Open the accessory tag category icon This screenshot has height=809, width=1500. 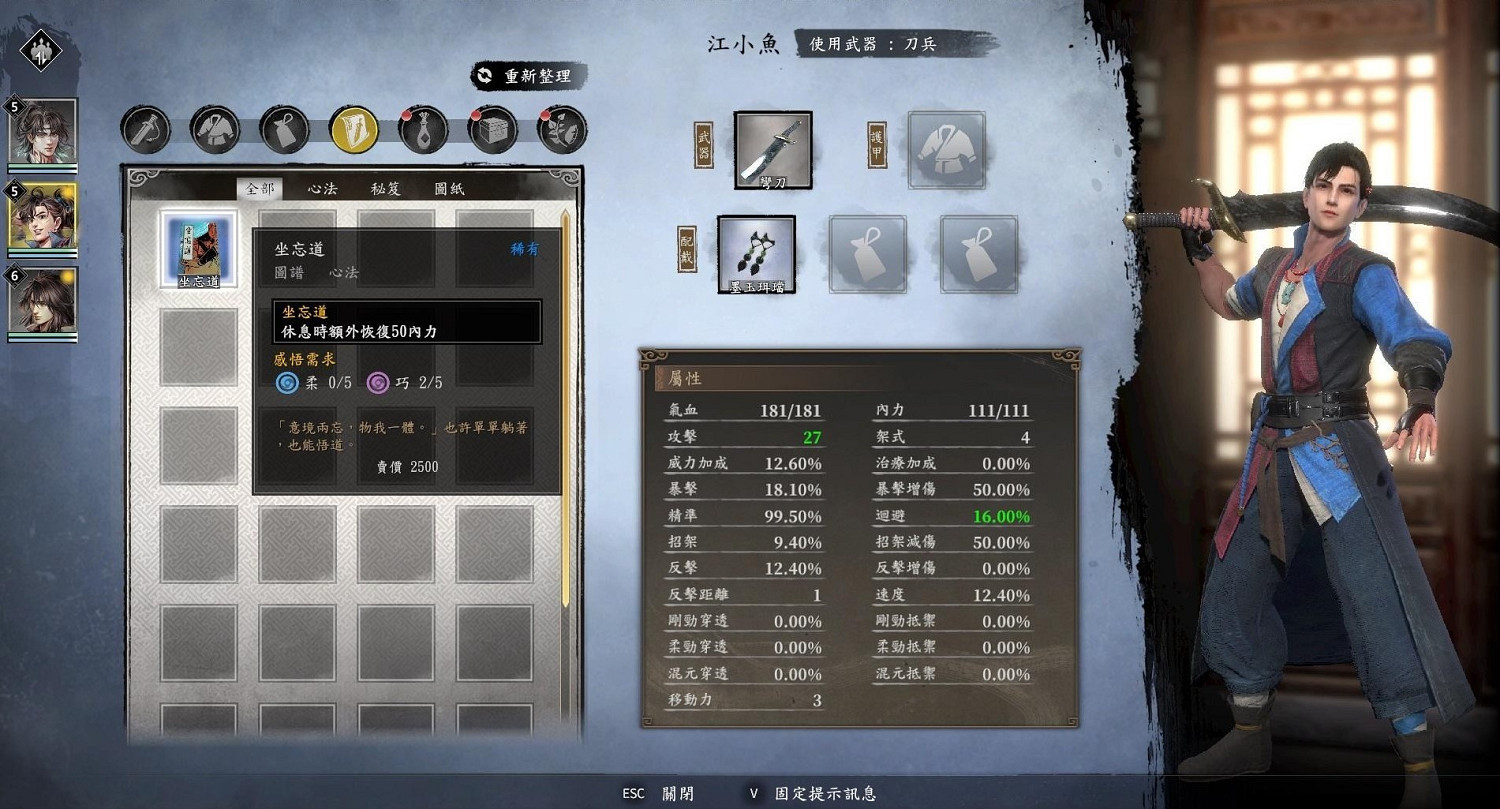(x=284, y=130)
